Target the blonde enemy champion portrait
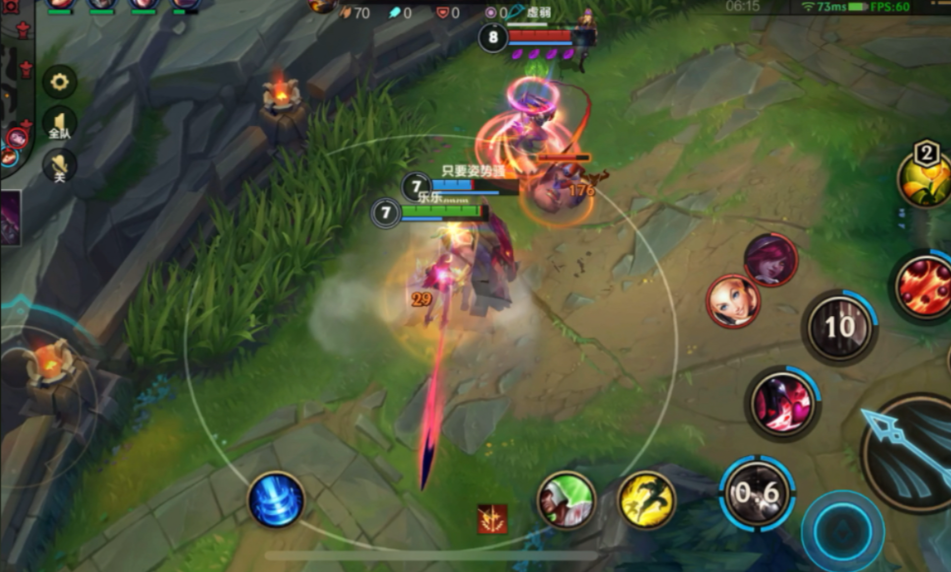 click(x=733, y=301)
